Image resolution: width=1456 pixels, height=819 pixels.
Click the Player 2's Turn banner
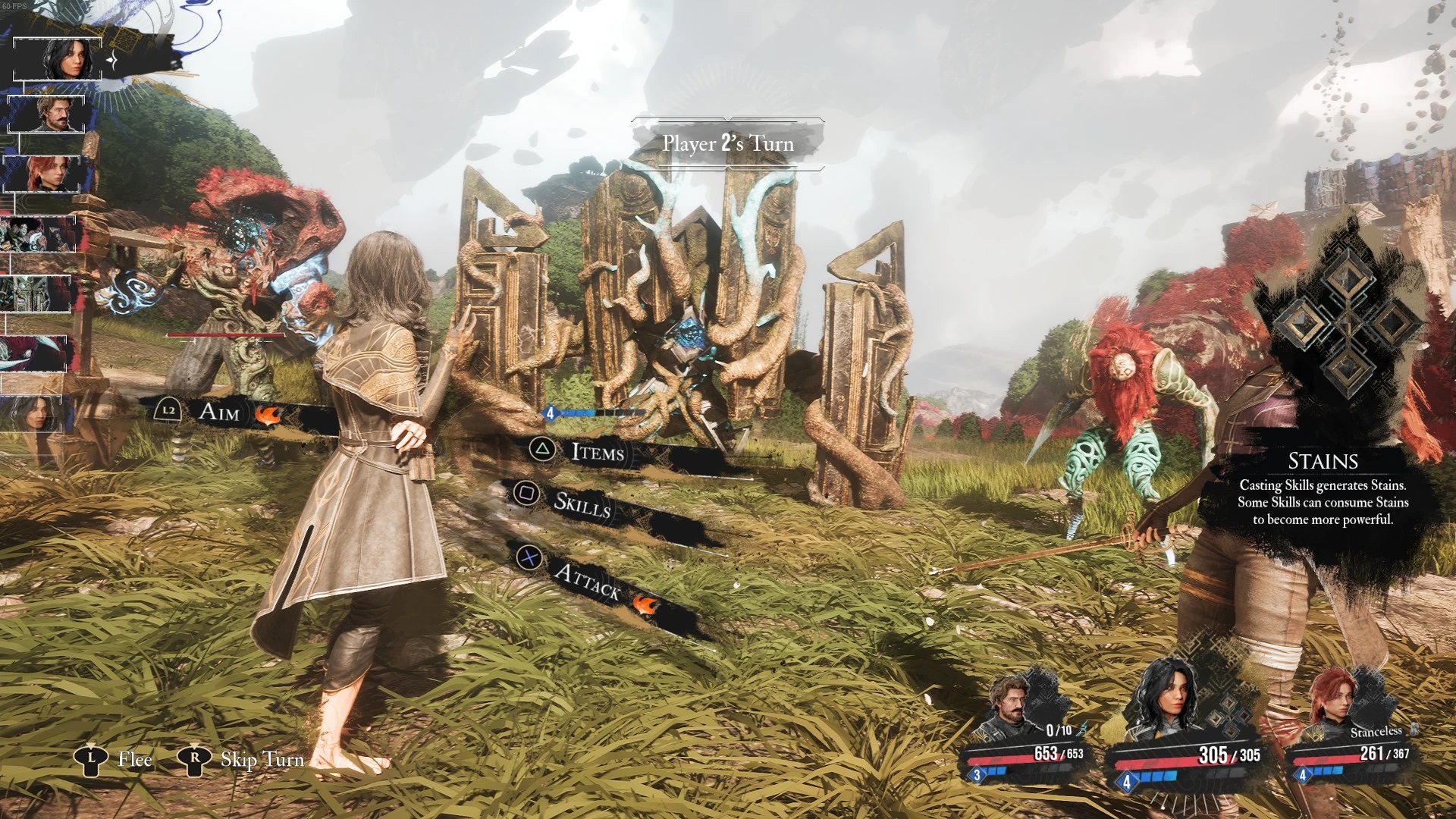point(726,143)
